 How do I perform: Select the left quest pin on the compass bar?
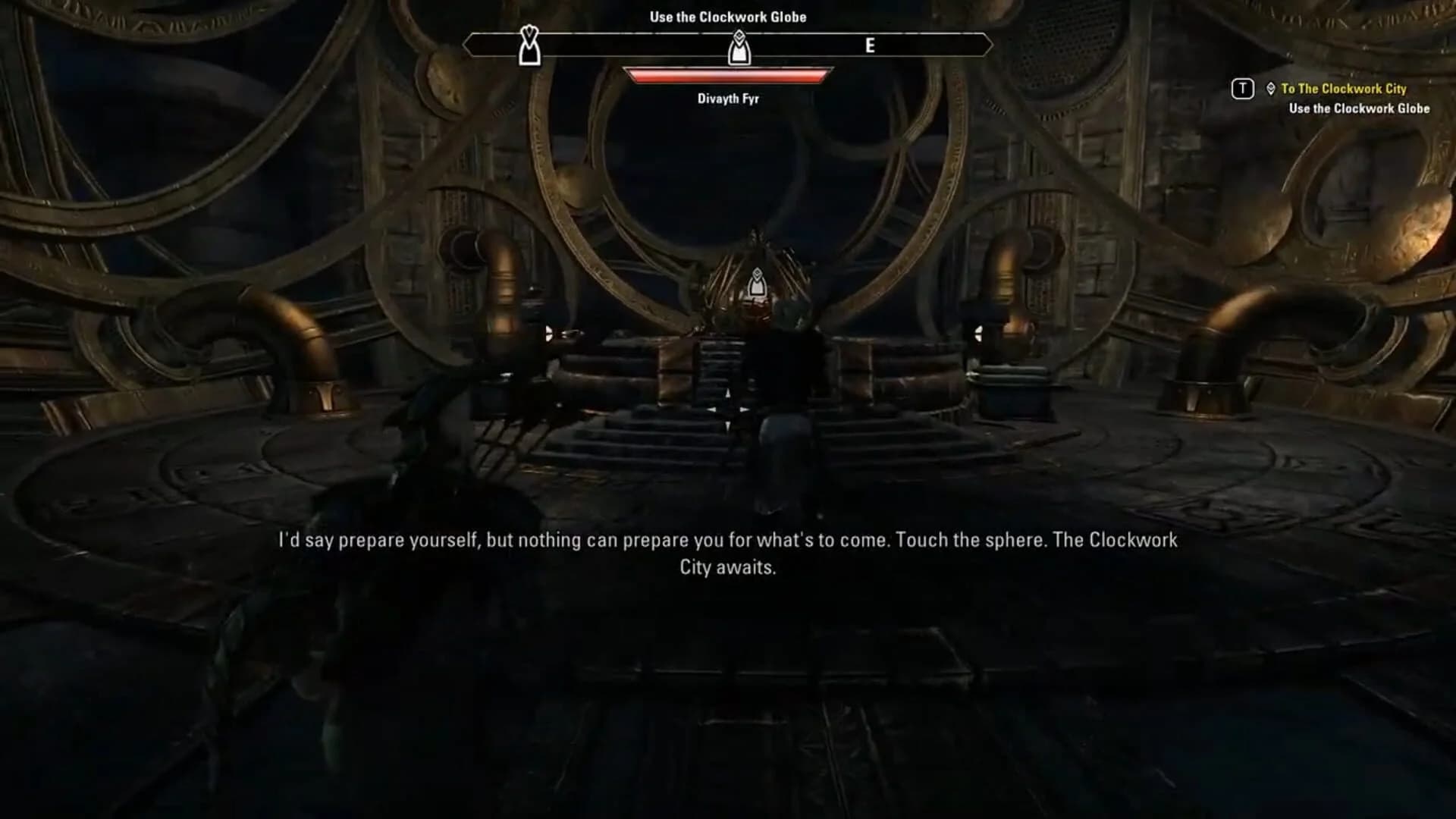pos(529,47)
